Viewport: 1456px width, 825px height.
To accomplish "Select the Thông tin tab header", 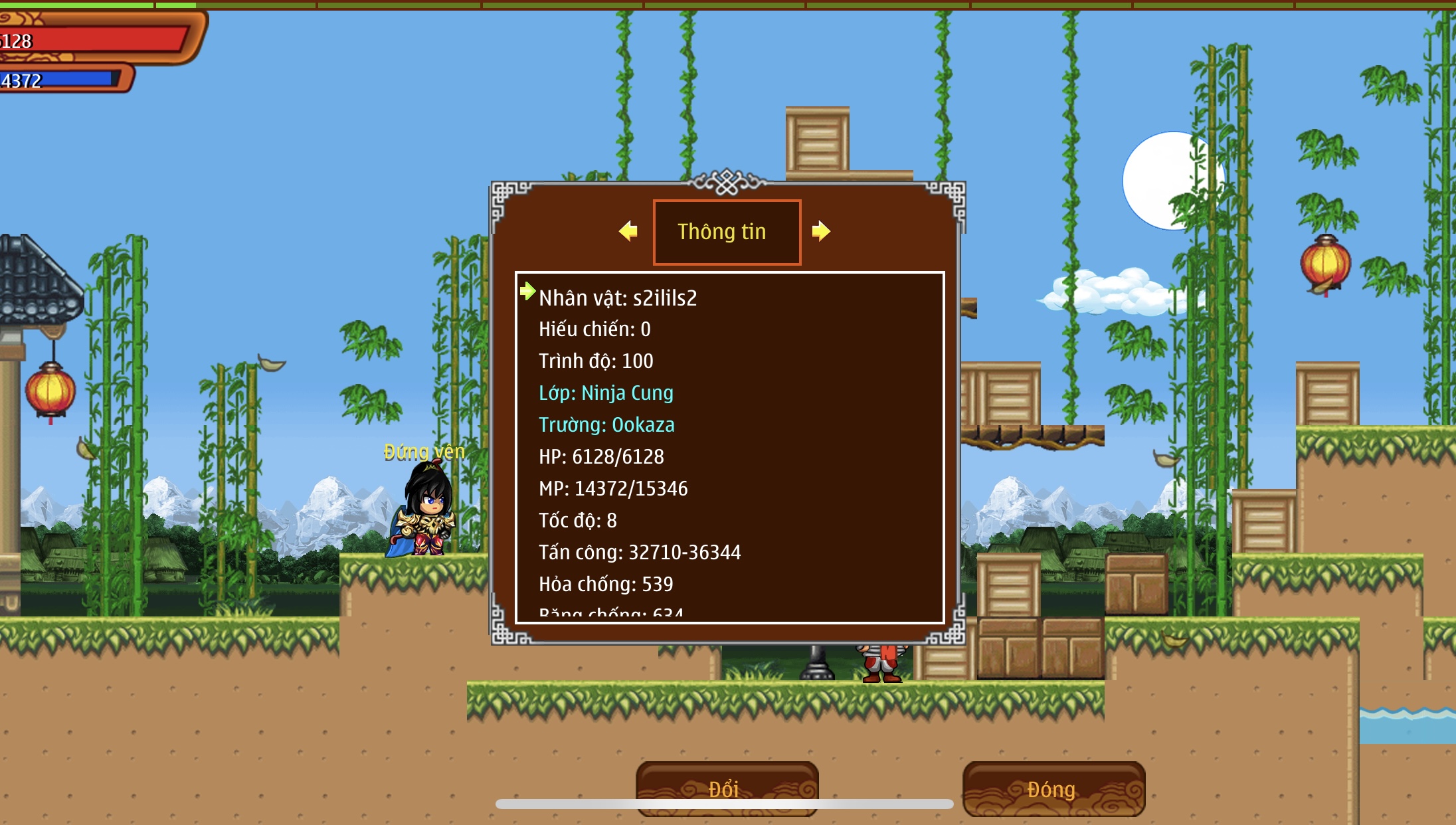I will [x=727, y=232].
